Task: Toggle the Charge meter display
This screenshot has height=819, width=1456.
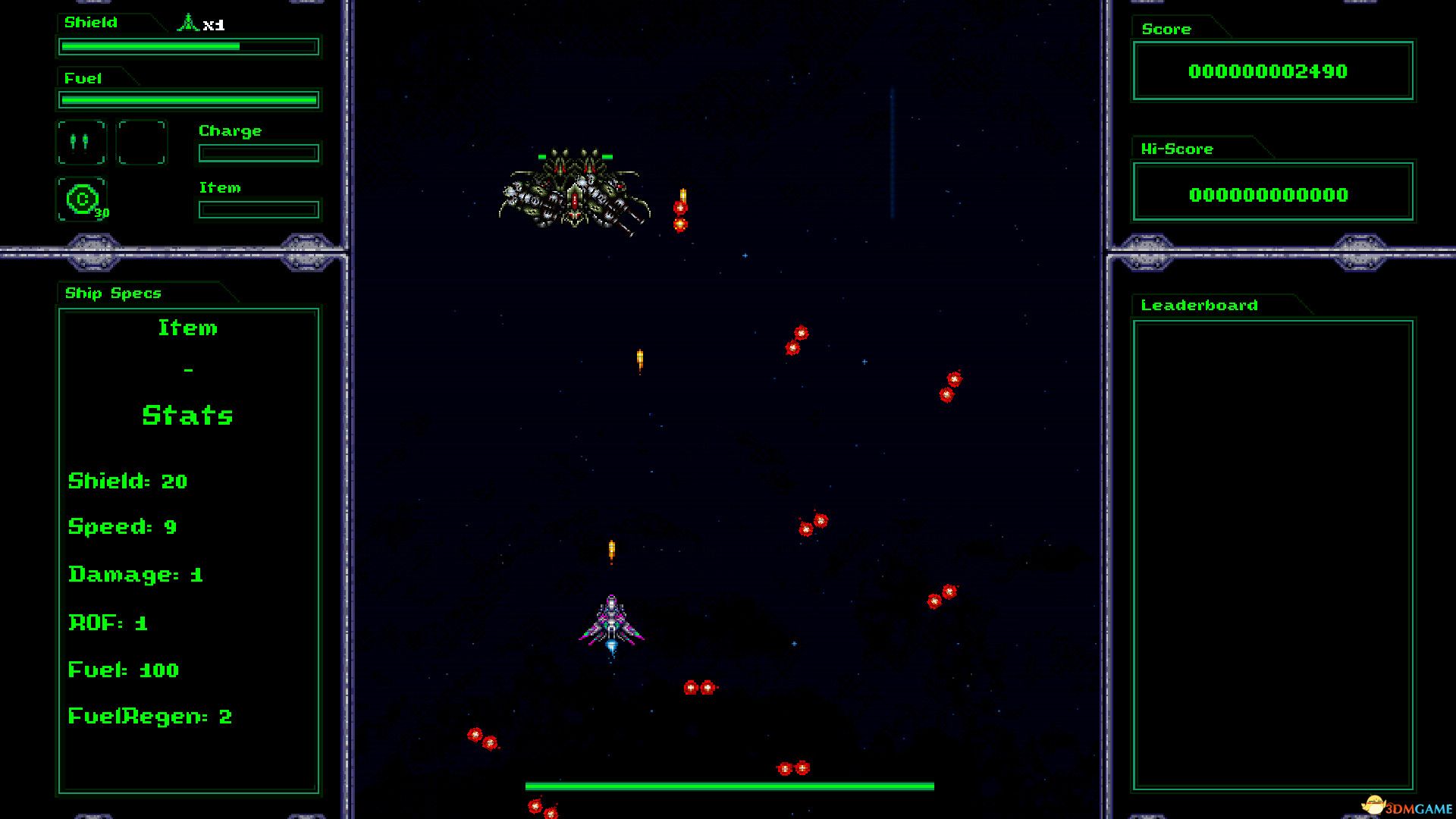Action: pyautogui.click(x=258, y=152)
